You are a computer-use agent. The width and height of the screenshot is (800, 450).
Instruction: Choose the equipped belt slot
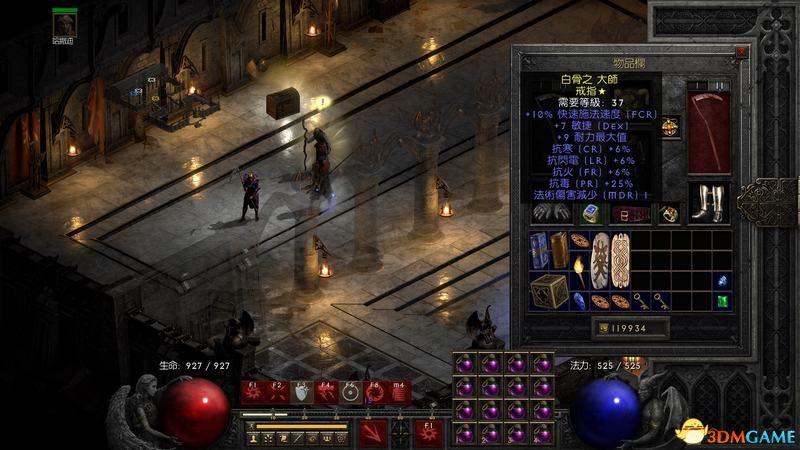(629, 213)
